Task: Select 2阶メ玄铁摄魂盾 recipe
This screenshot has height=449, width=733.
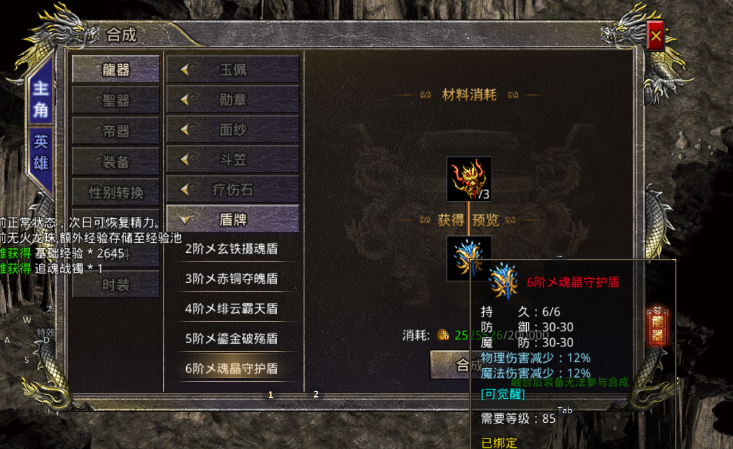Action: (231, 249)
